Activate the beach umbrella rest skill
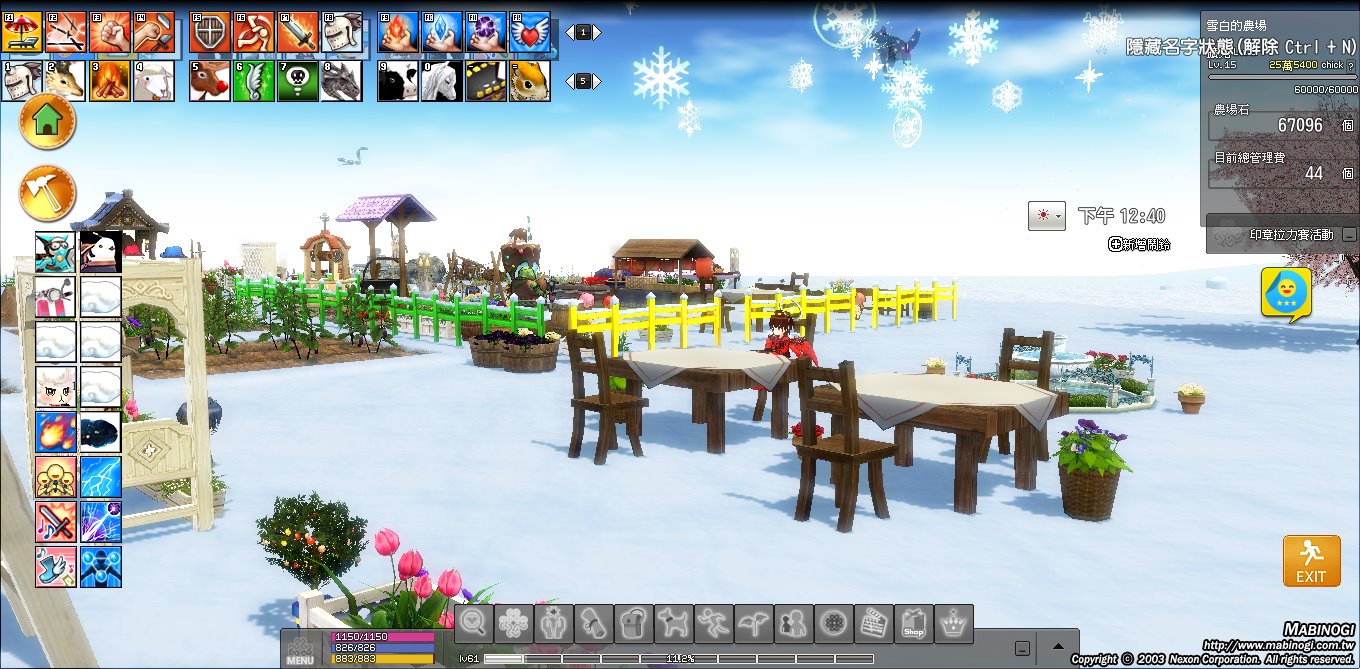1360x669 pixels. coord(22,32)
